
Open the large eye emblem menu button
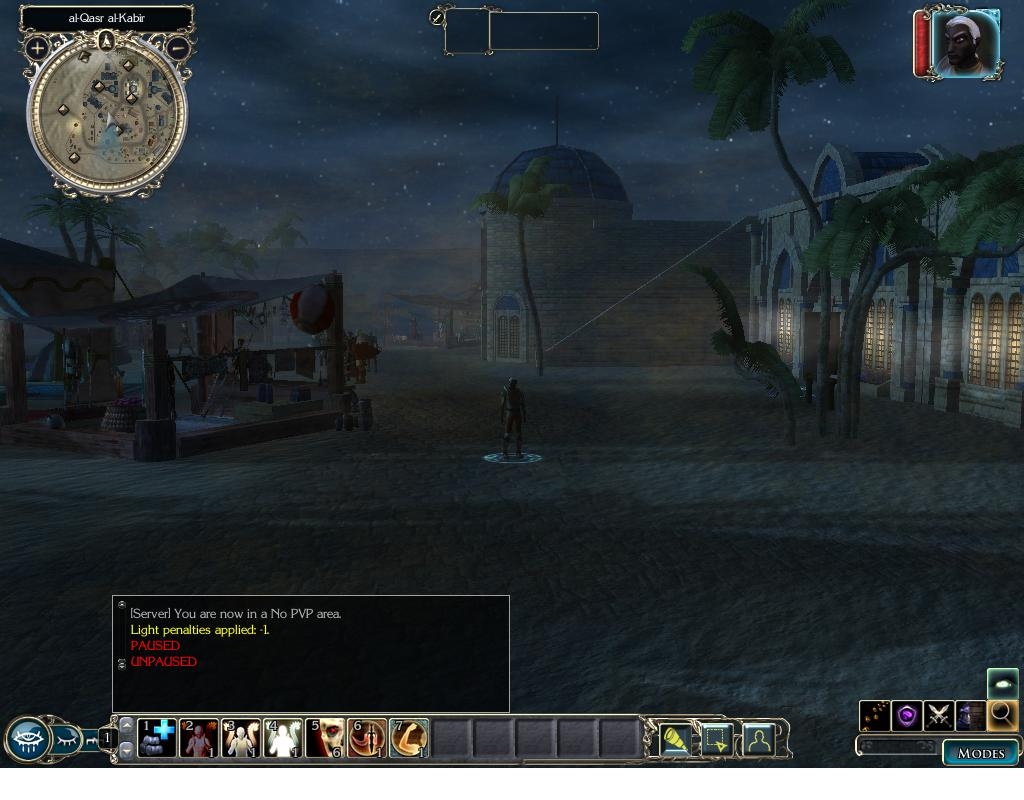[28, 740]
